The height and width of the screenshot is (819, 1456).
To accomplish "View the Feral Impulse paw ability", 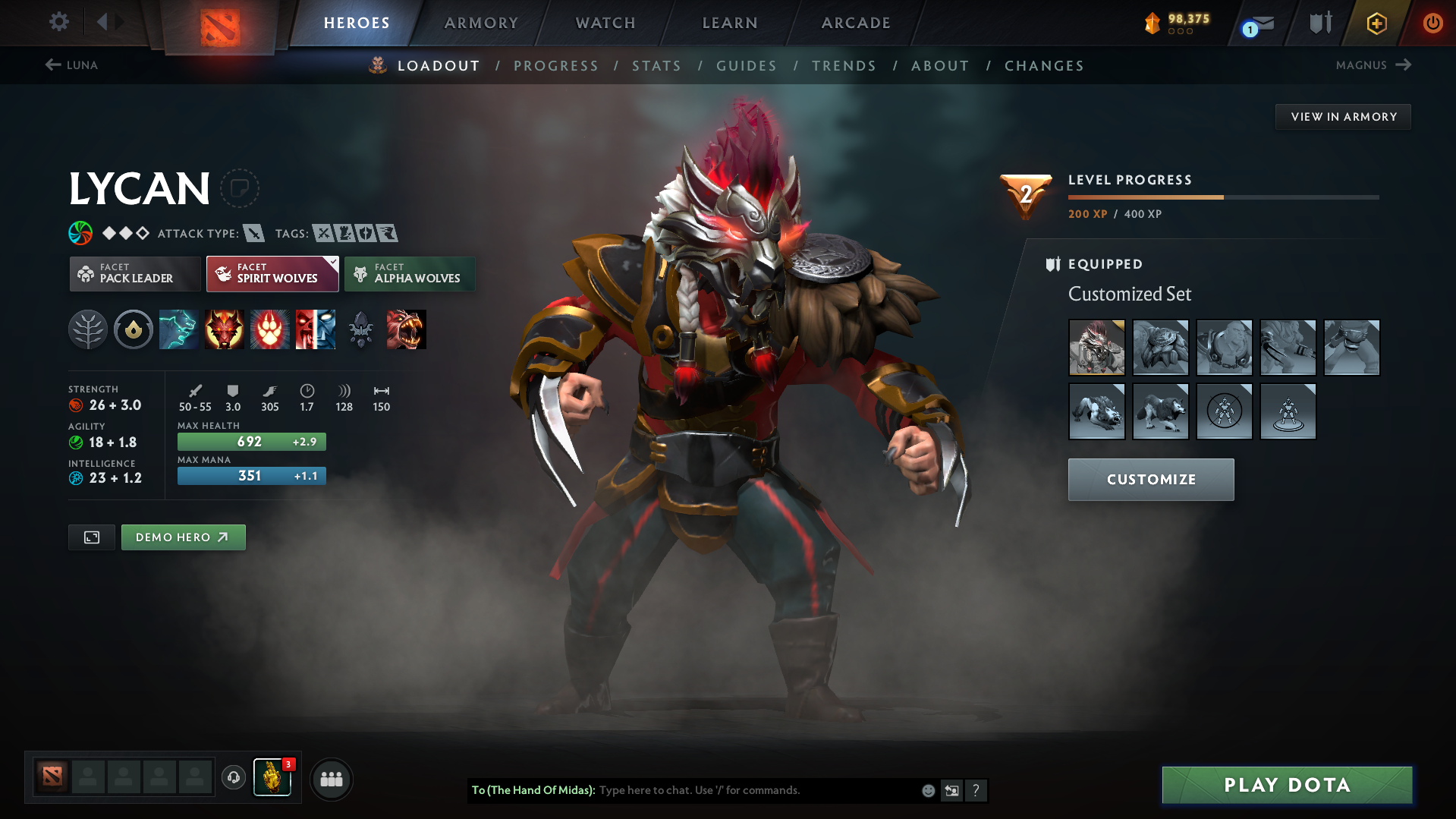I will pyautogui.click(x=270, y=329).
